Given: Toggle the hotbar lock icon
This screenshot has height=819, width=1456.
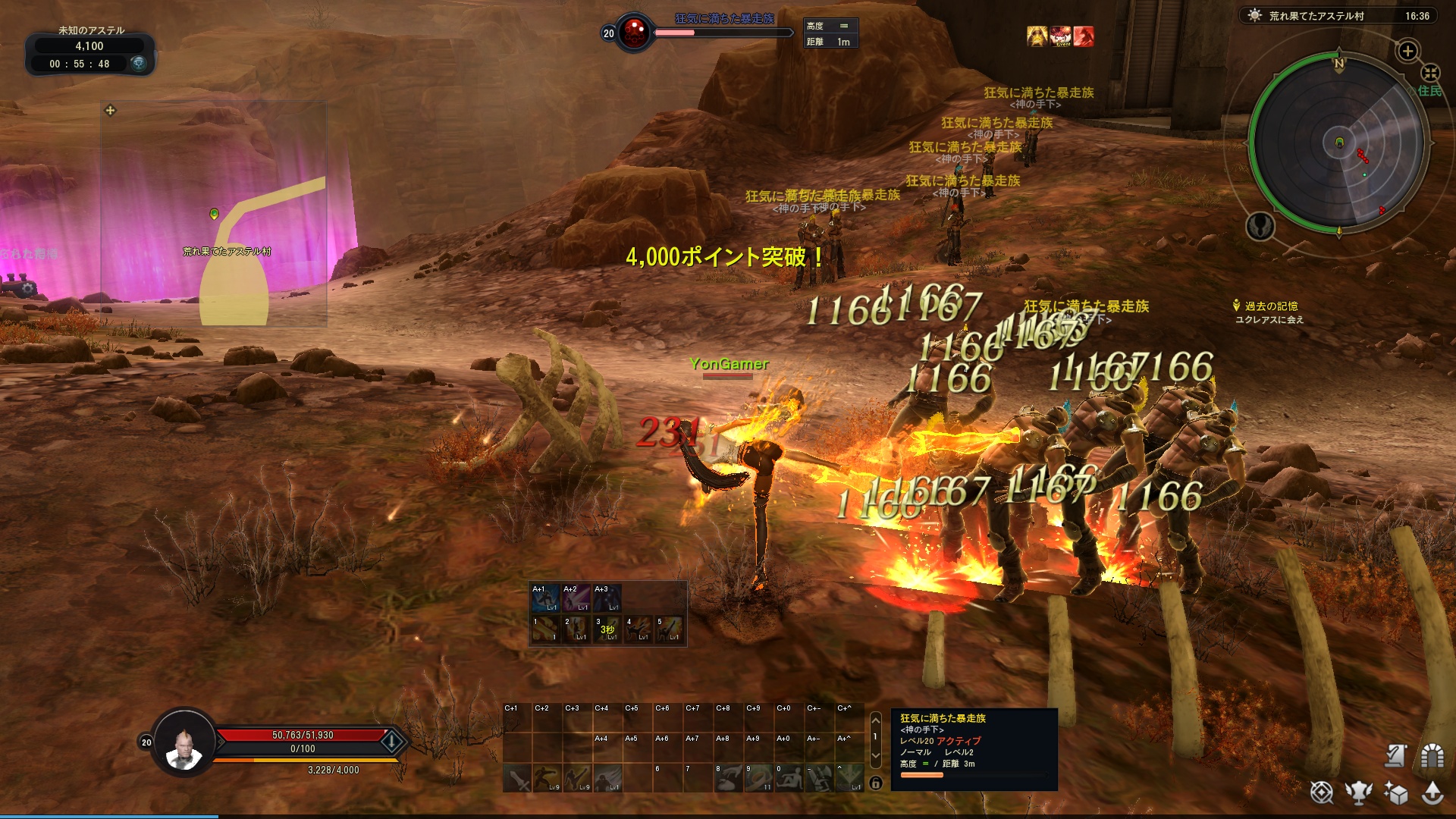Looking at the screenshot, I should tap(876, 783).
